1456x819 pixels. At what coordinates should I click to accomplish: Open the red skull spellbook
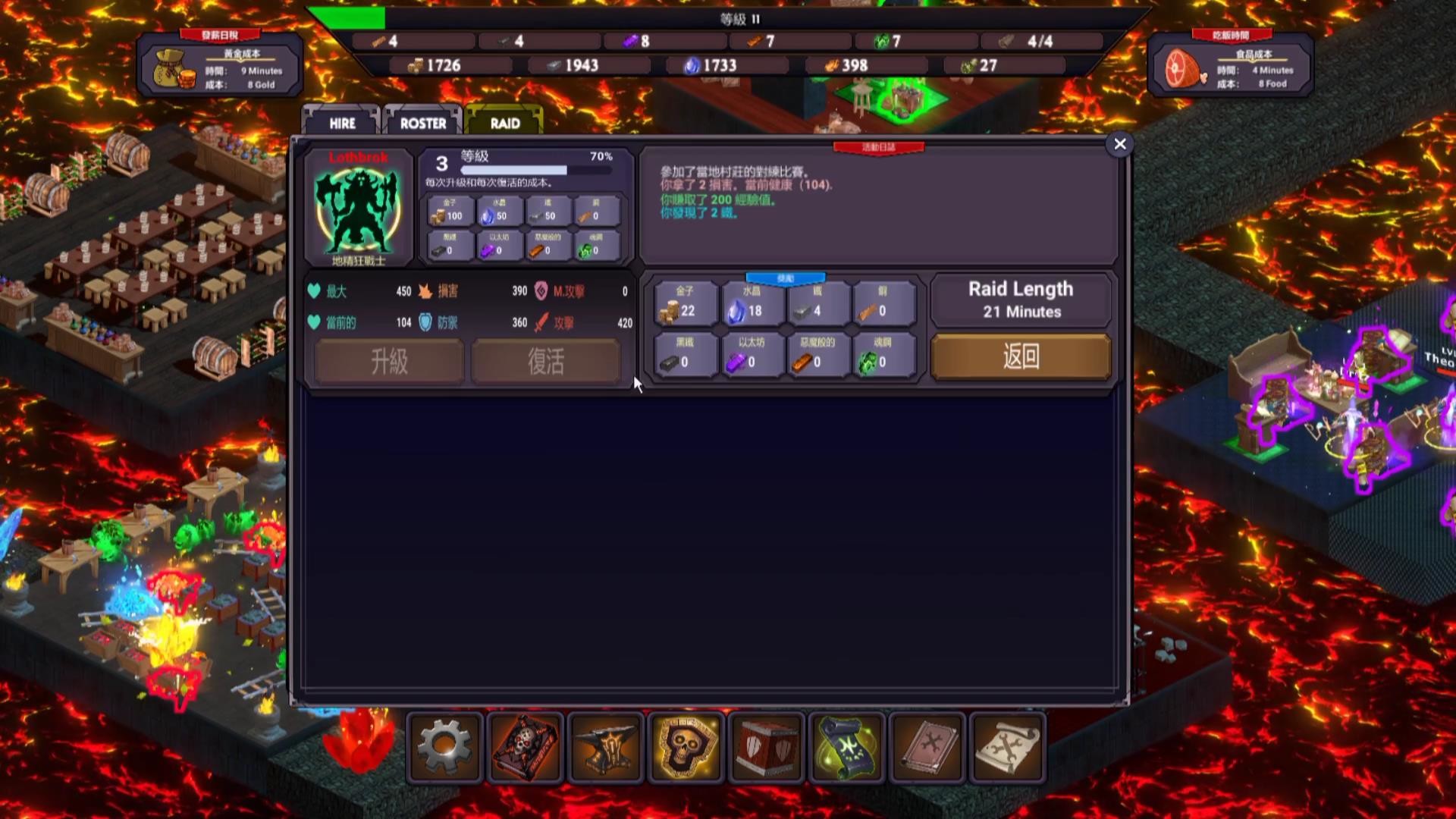tap(526, 748)
